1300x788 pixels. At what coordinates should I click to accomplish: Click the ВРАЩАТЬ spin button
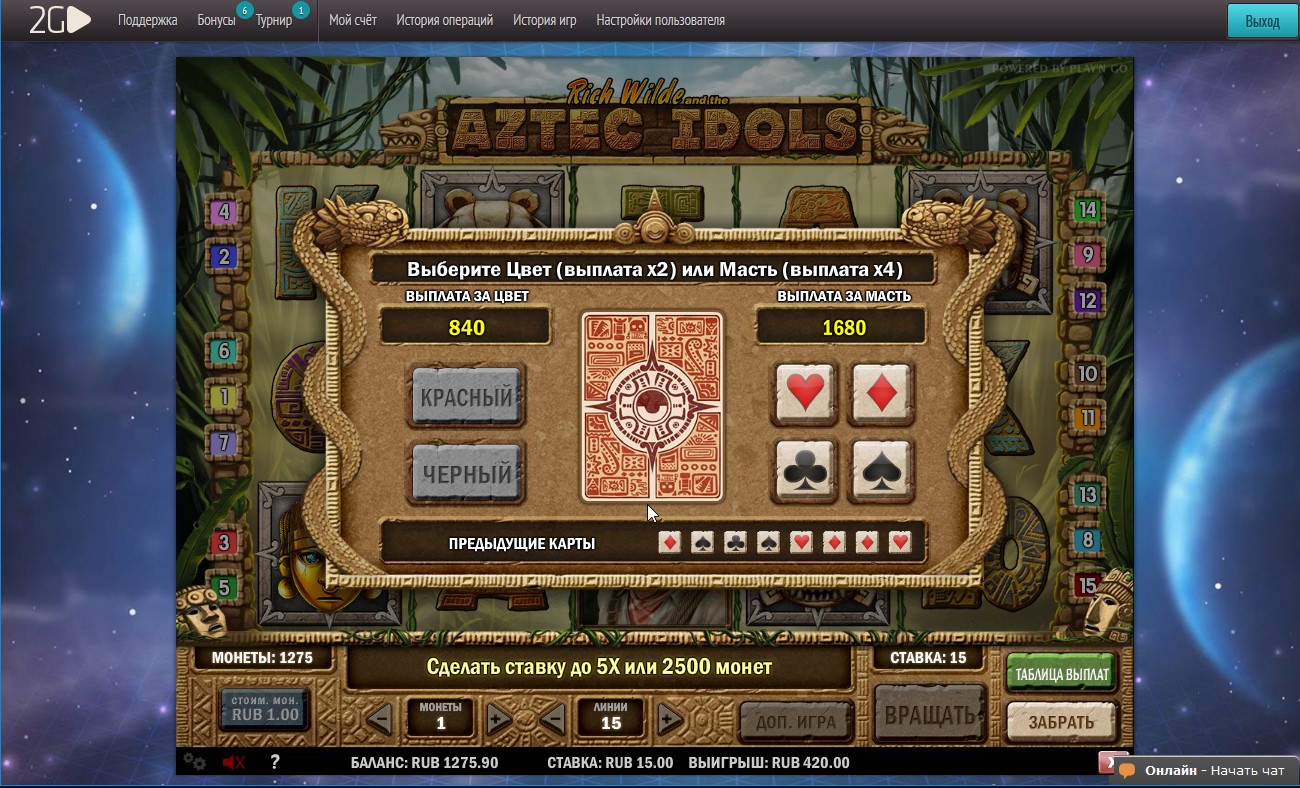tap(929, 716)
